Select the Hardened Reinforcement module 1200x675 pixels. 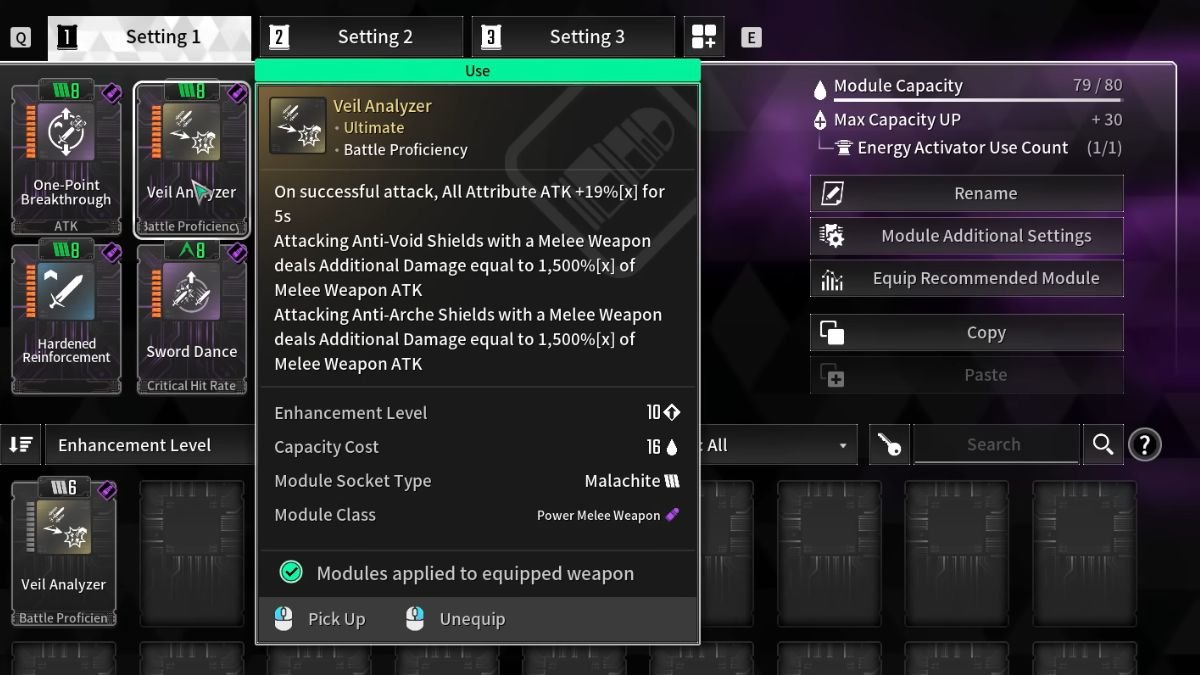click(x=66, y=318)
